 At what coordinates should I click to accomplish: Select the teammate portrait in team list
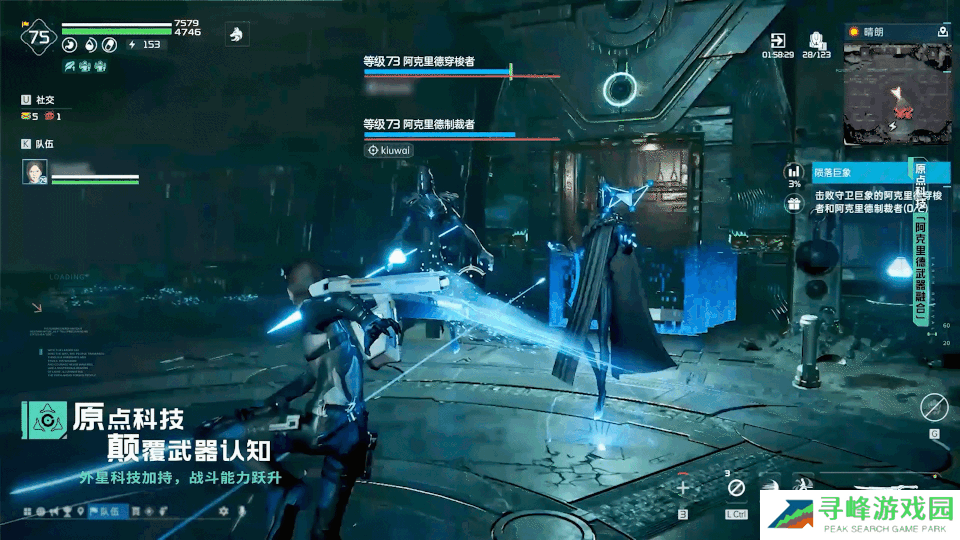click(x=35, y=172)
